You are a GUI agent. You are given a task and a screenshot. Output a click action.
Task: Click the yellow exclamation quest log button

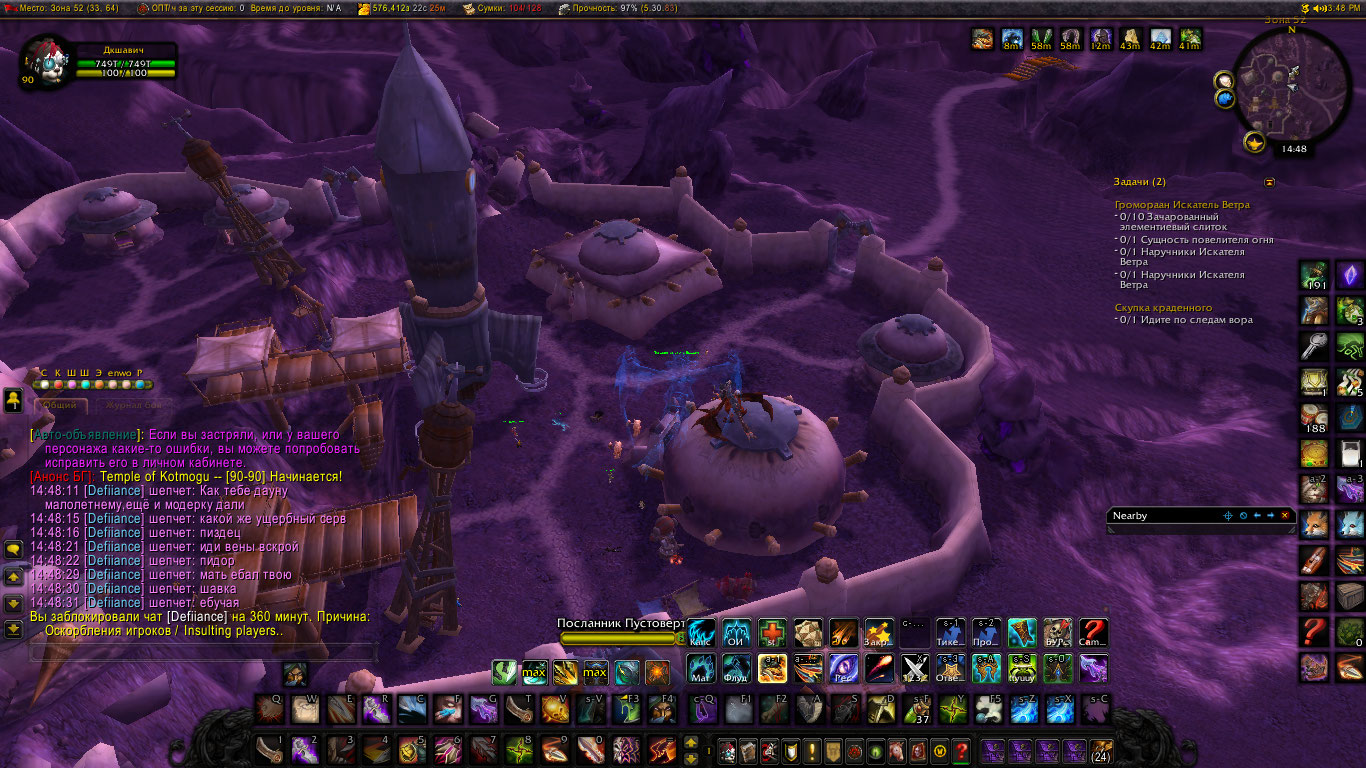[x=813, y=750]
